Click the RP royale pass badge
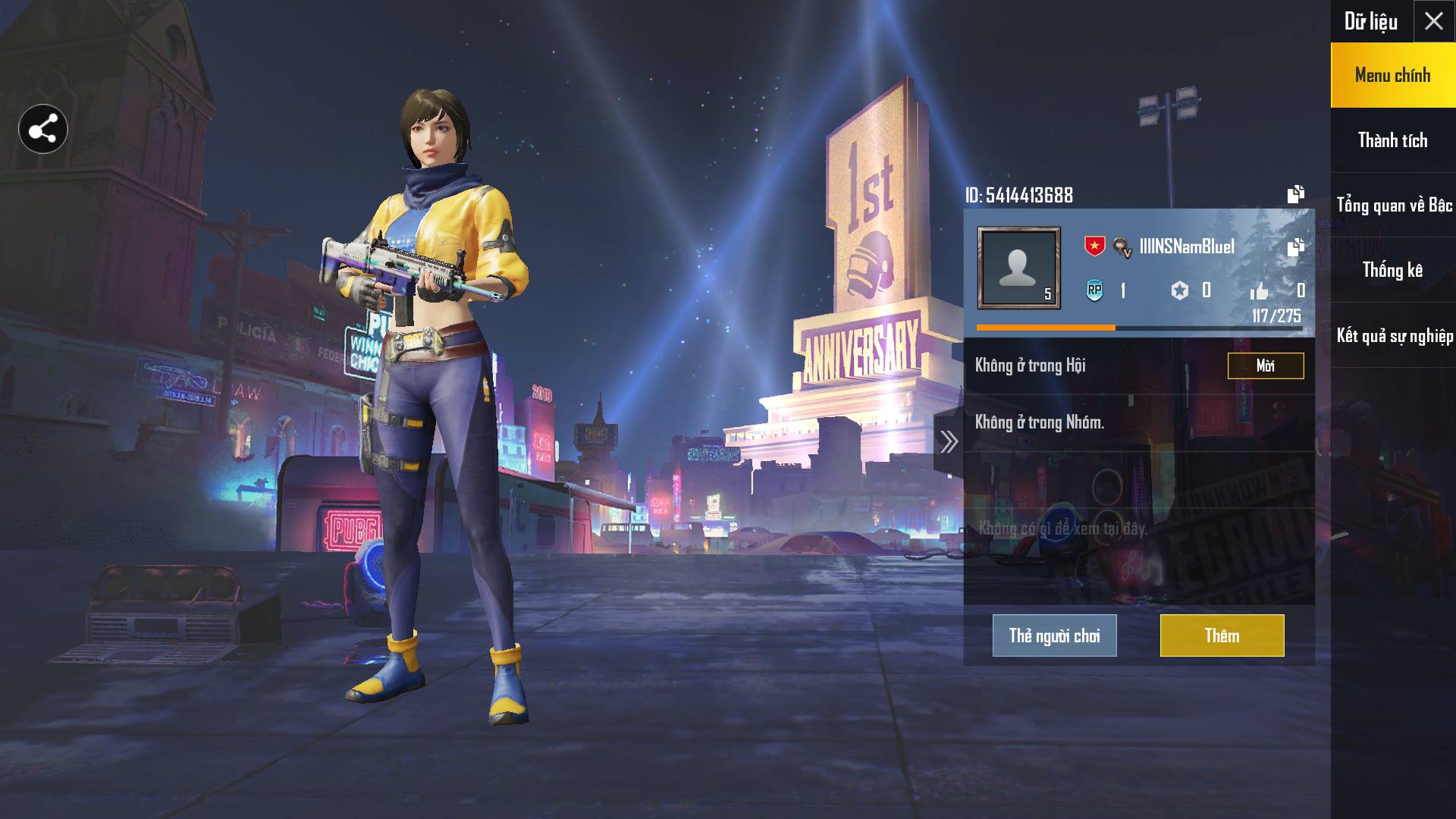The width and height of the screenshot is (1456, 819). pyautogui.click(x=1094, y=290)
